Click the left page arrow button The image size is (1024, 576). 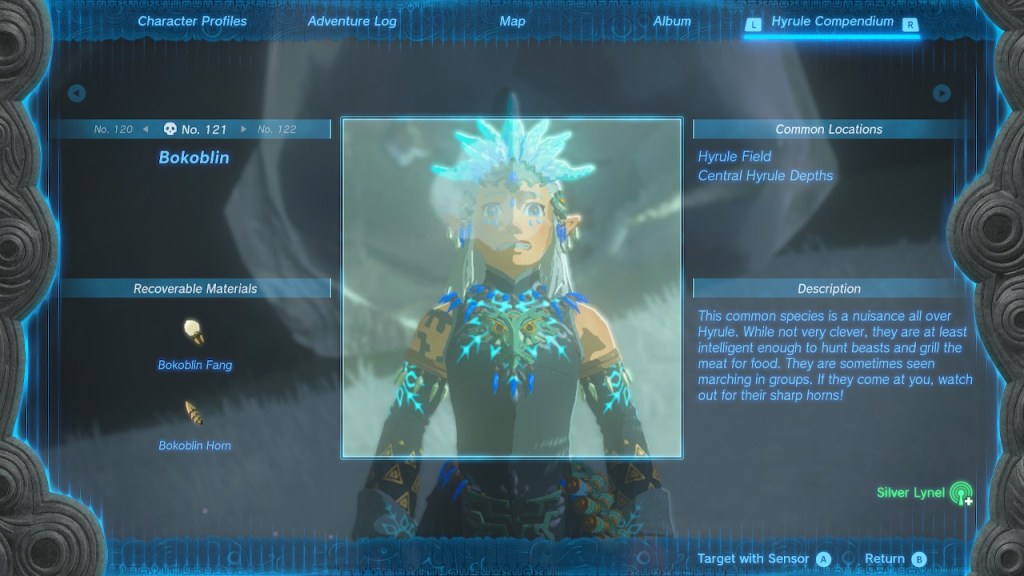[77, 93]
